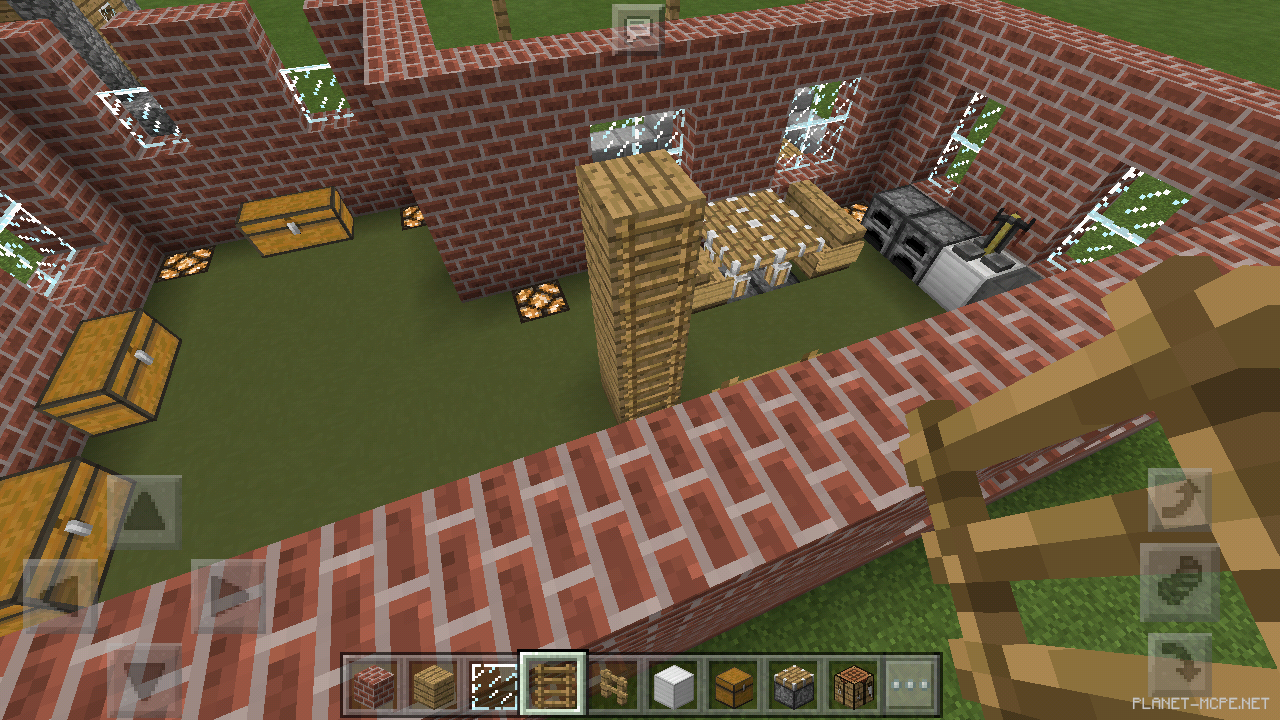The image size is (1280, 720).
Task: Select the ladder hotbar slot
Action: pyautogui.click(x=553, y=685)
